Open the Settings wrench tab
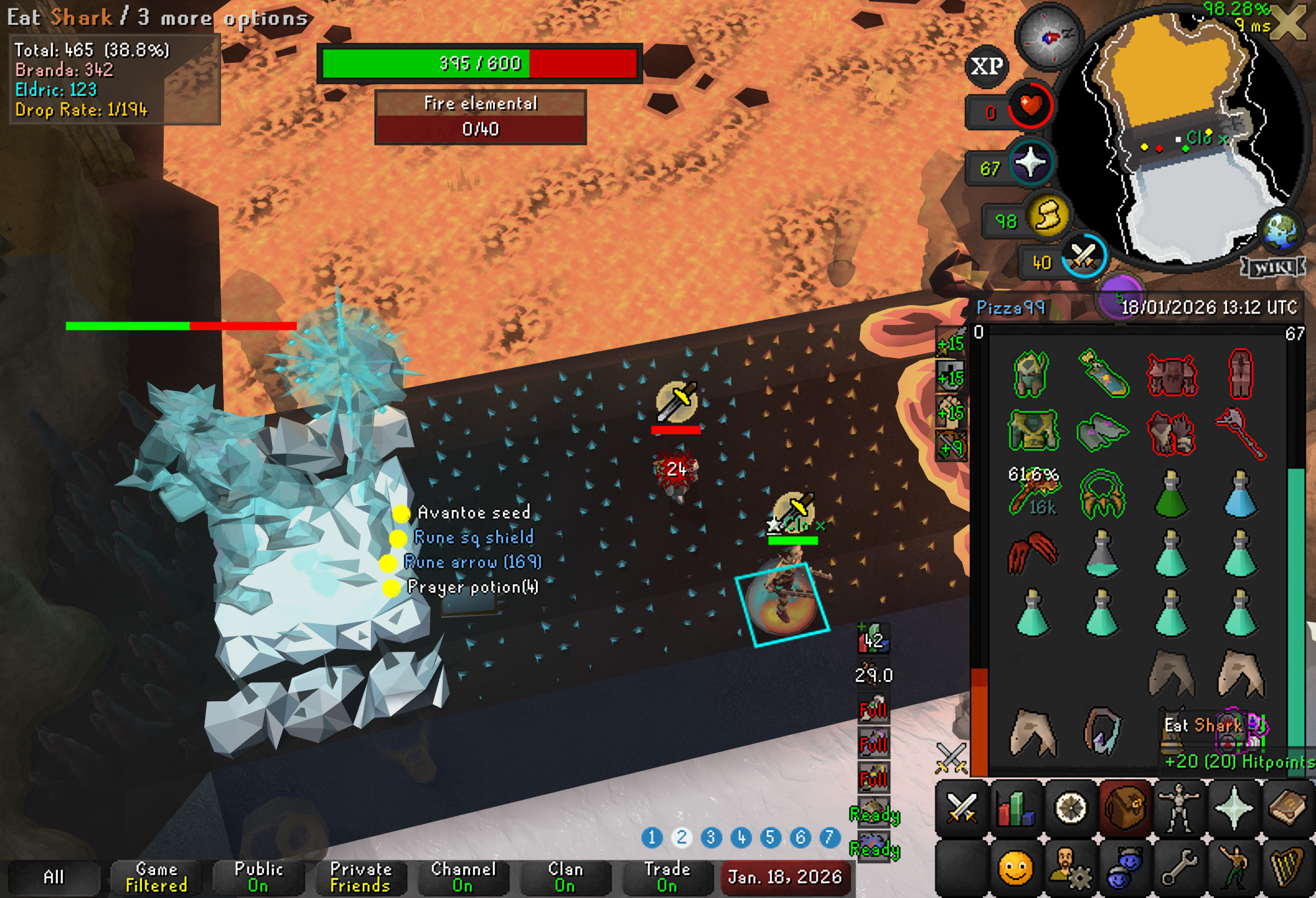This screenshot has width=1316, height=898. click(1179, 868)
